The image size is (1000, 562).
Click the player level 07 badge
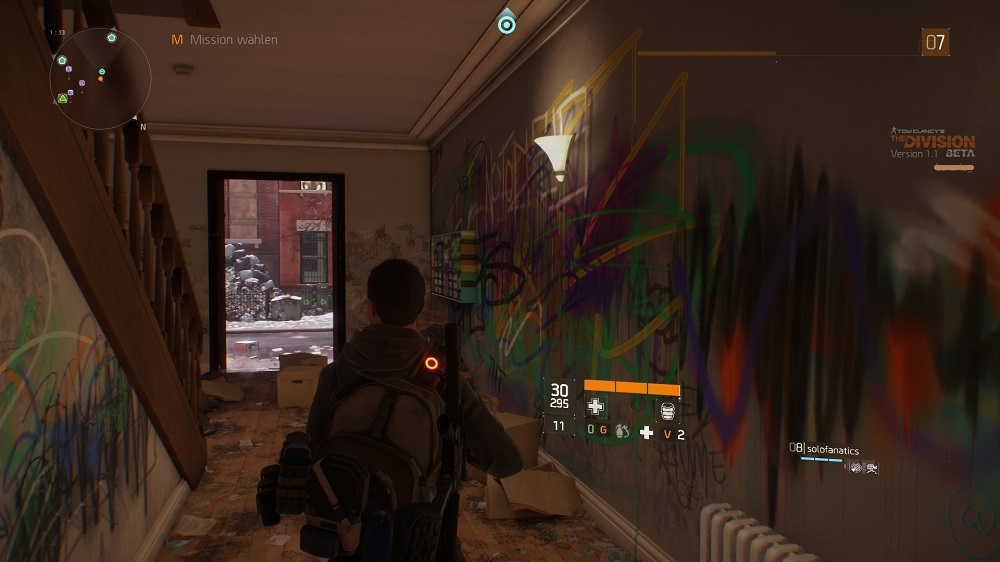pyautogui.click(x=935, y=42)
